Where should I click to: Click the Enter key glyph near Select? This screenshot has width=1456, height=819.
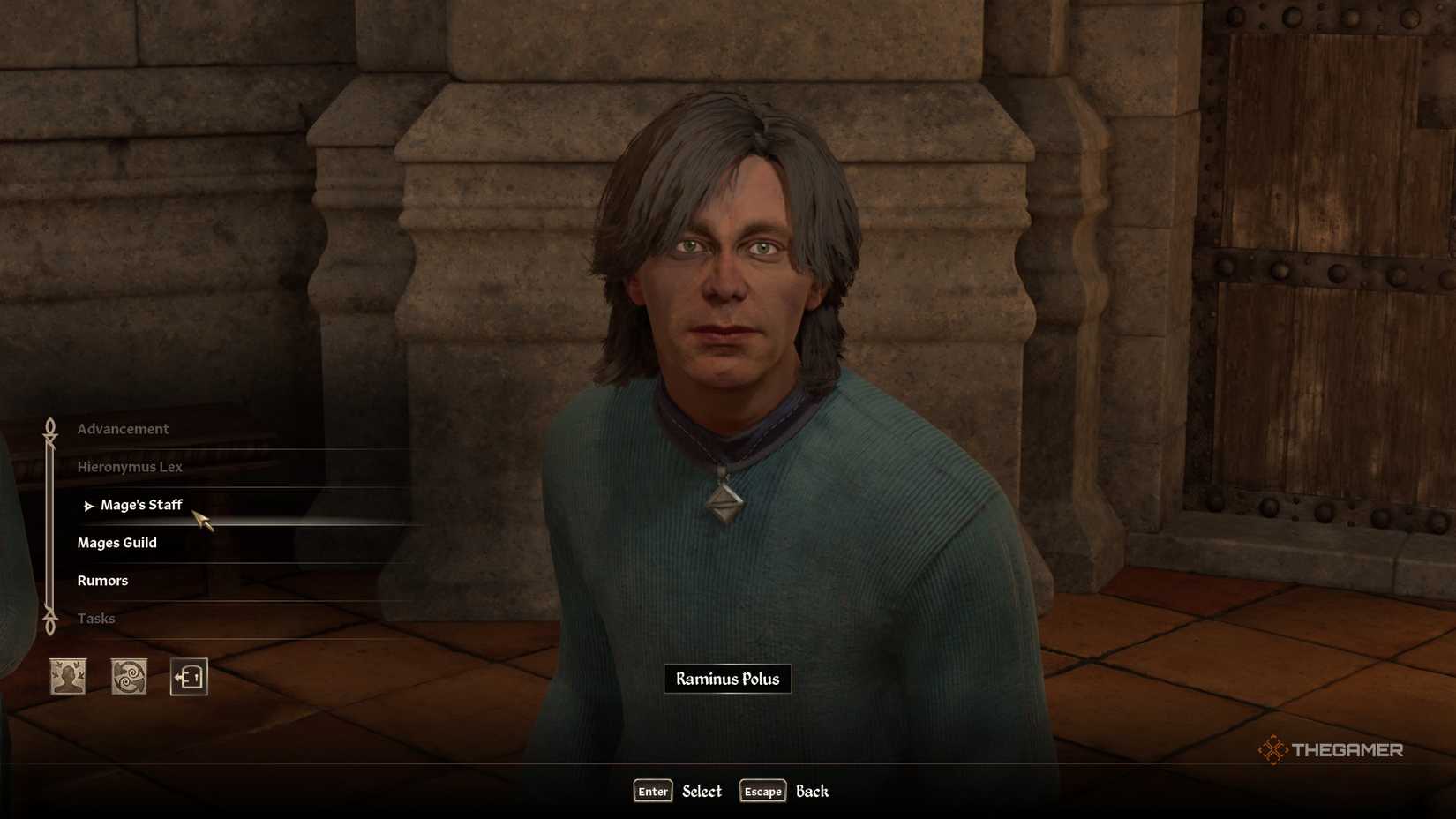click(651, 791)
